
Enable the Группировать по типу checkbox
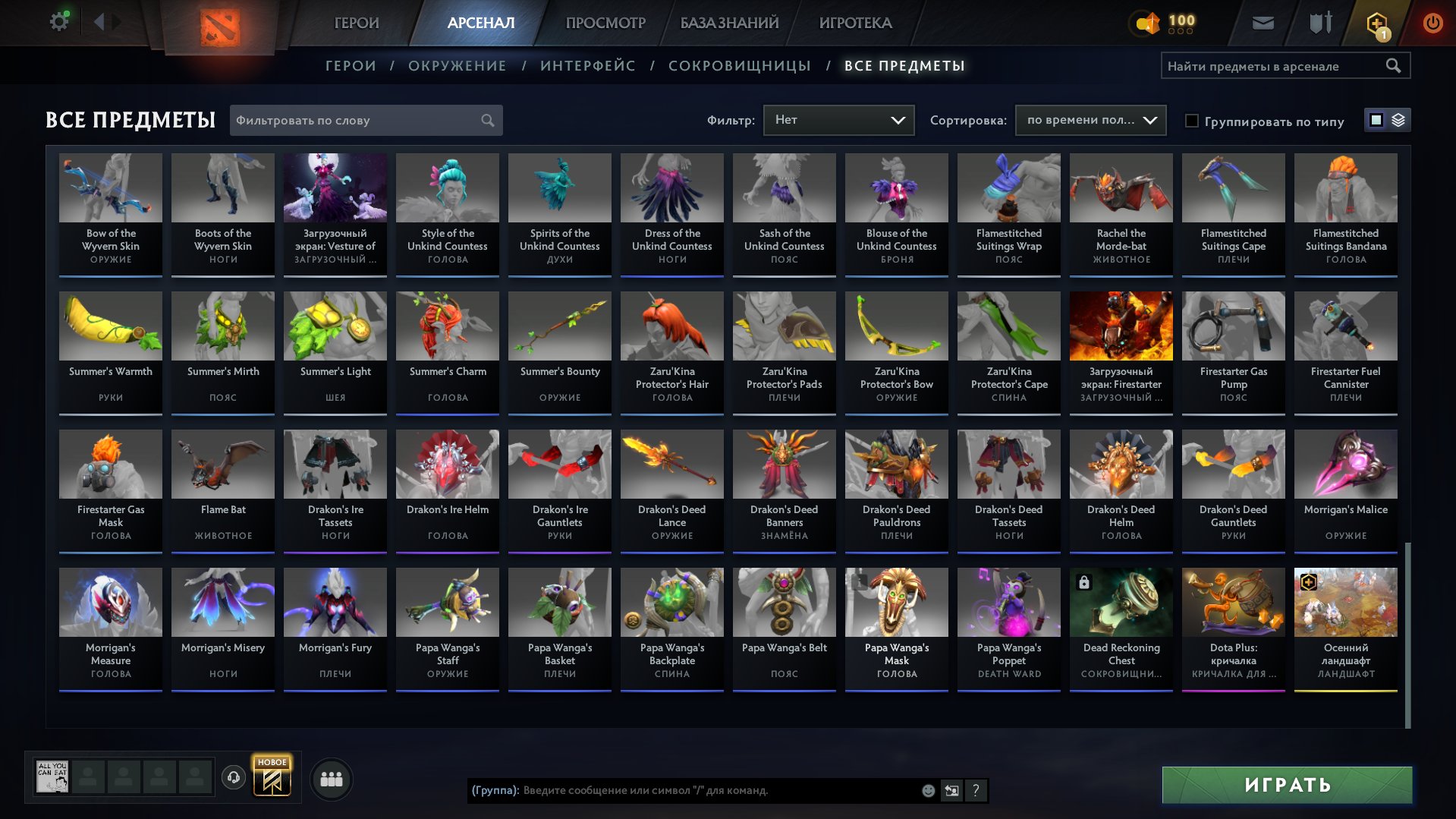(1192, 121)
